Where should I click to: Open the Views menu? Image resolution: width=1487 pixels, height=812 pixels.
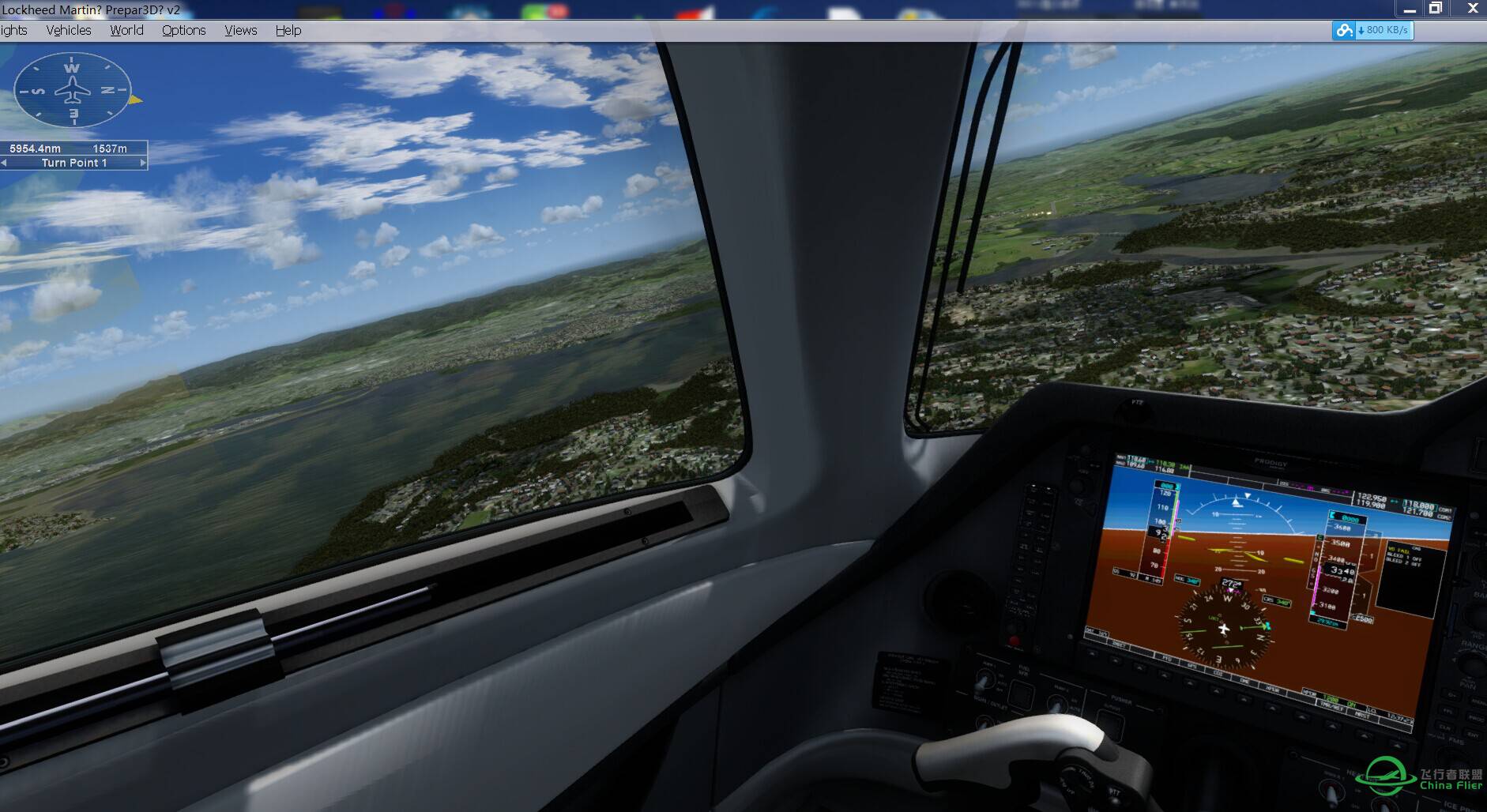pos(240,30)
